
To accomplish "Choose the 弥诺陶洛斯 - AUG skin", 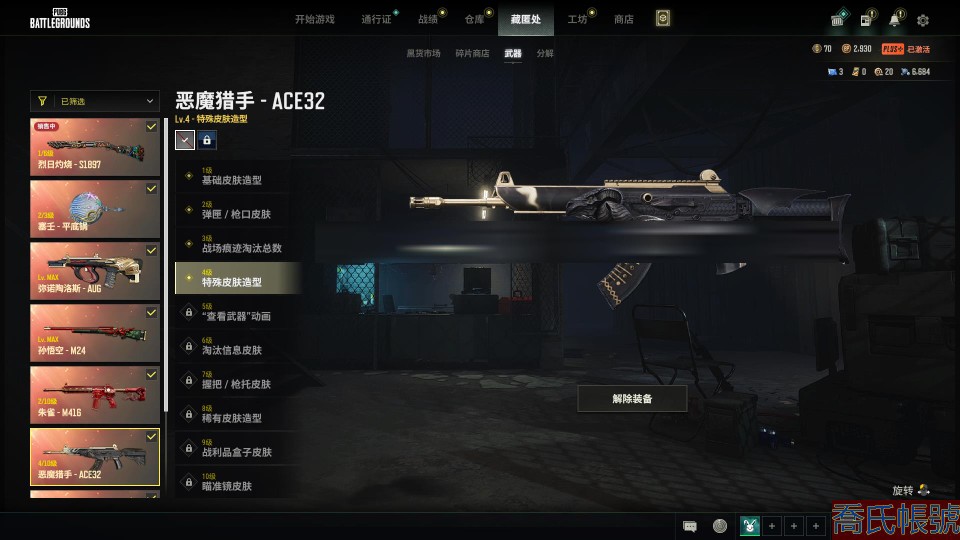I will click(x=95, y=271).
